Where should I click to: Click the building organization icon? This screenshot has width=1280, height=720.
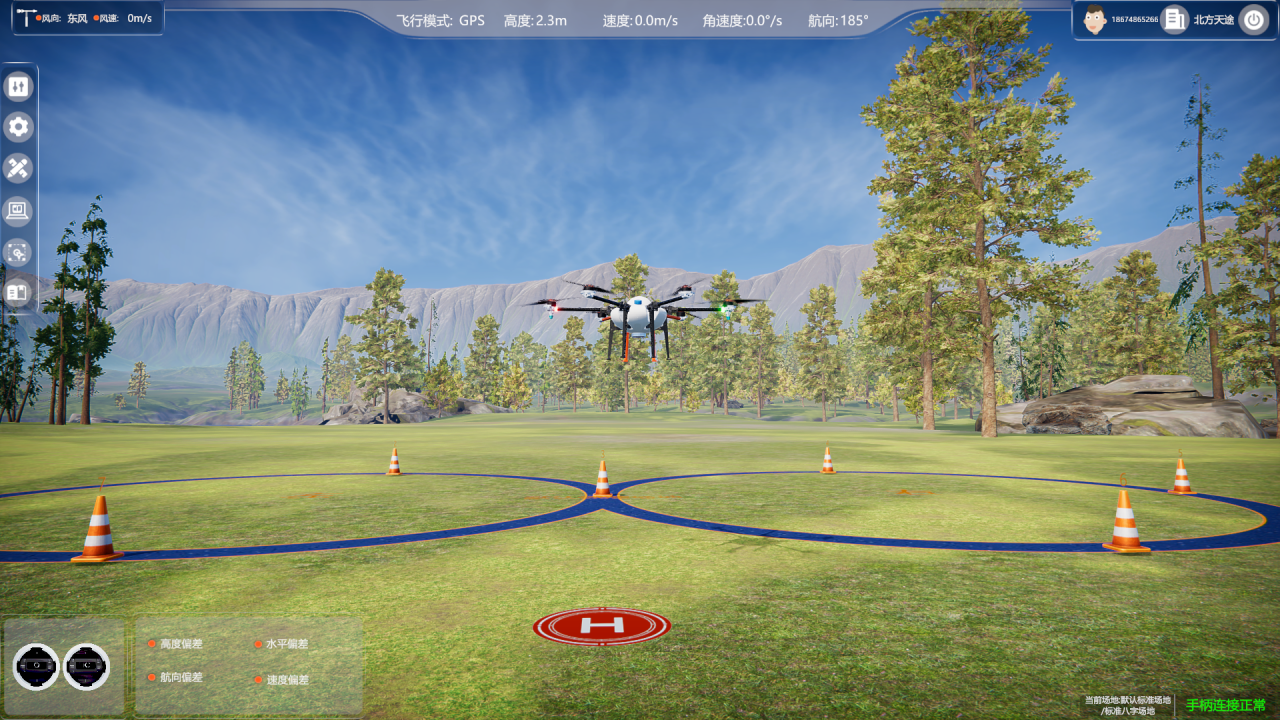1175,19
